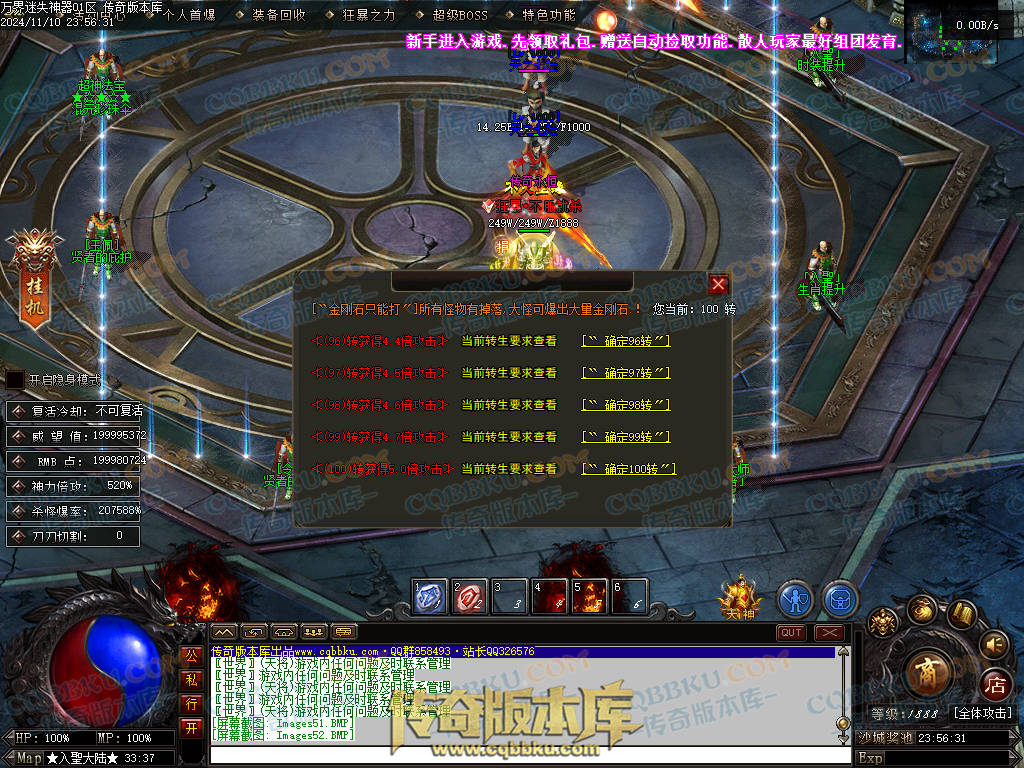Open the 超级BOSS menu
Viewport: 1024px width, 768px height.
pyautogui.click(x=460, y=15)
